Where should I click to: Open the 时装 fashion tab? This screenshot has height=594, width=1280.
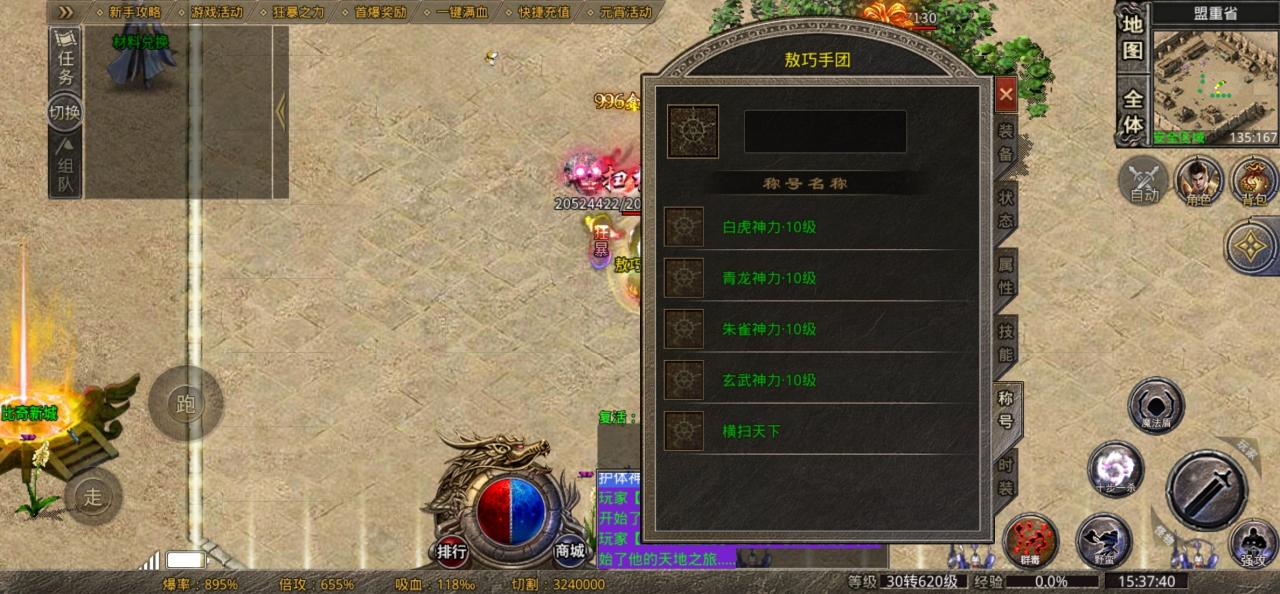point(1006,476)
